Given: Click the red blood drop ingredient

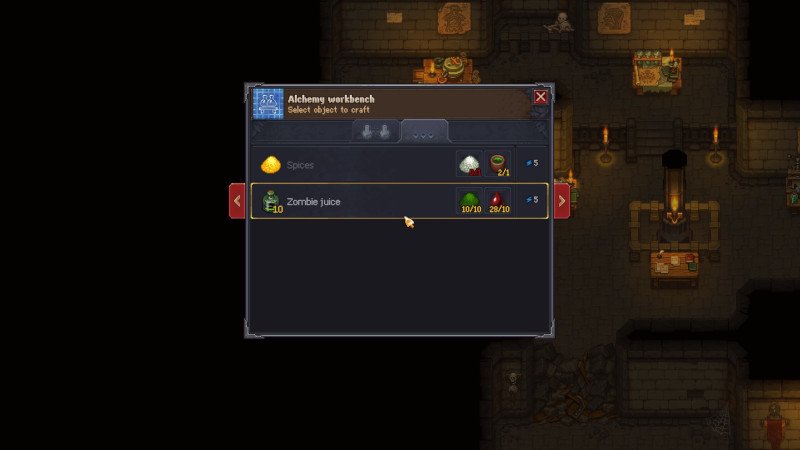Looking at the screenshot, I should click(498, 201).
